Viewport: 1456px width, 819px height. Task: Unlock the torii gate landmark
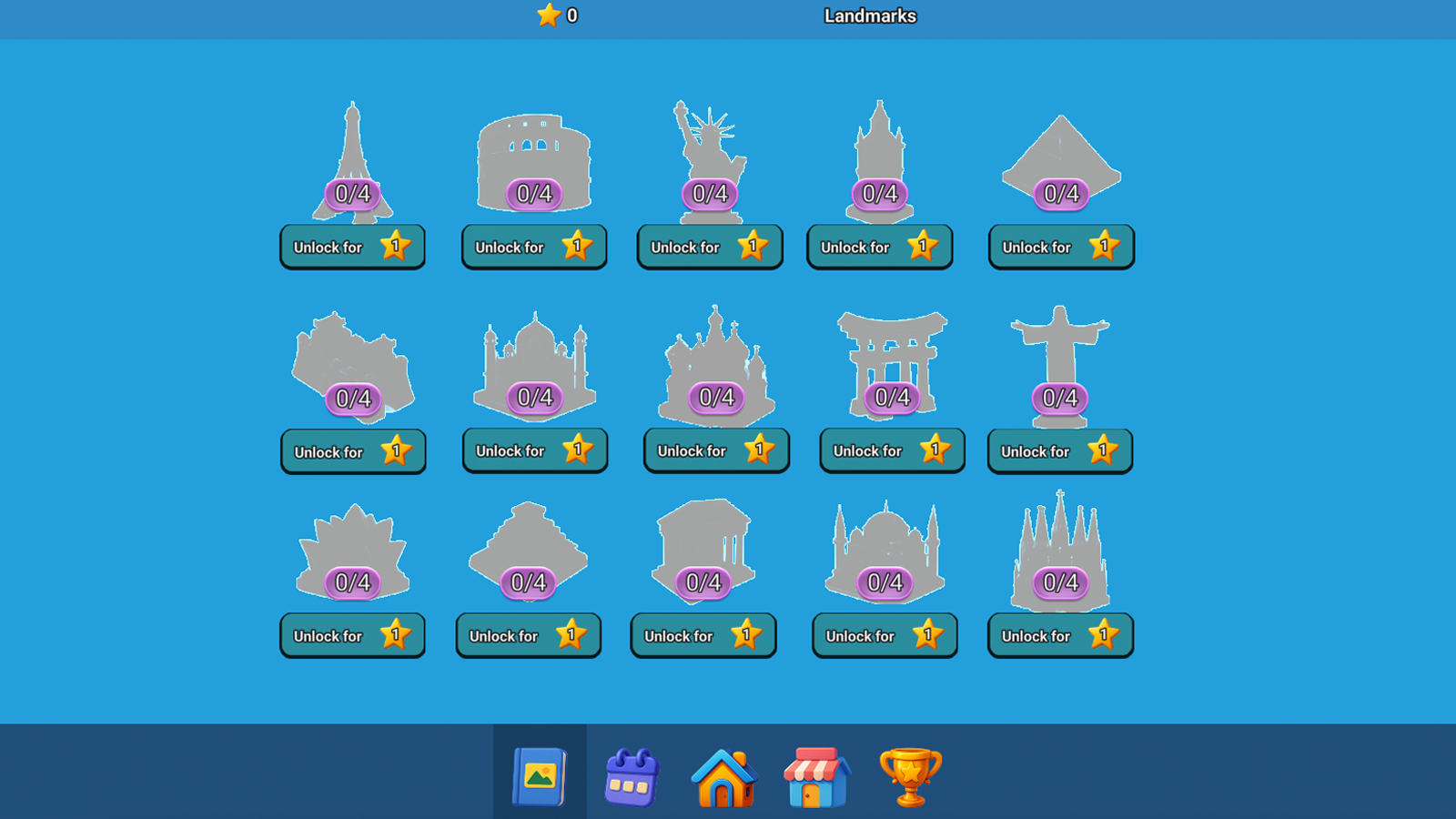point(891,450)
